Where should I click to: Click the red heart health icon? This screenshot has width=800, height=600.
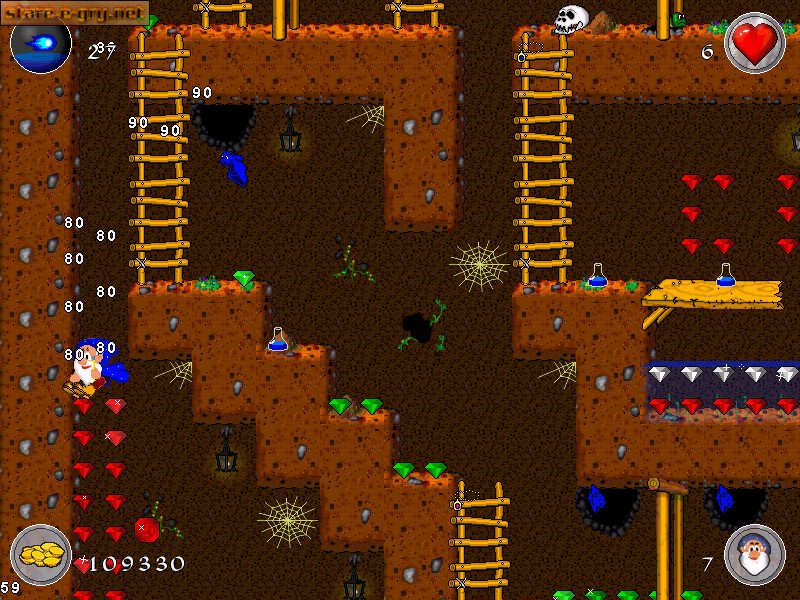[754, 43]
